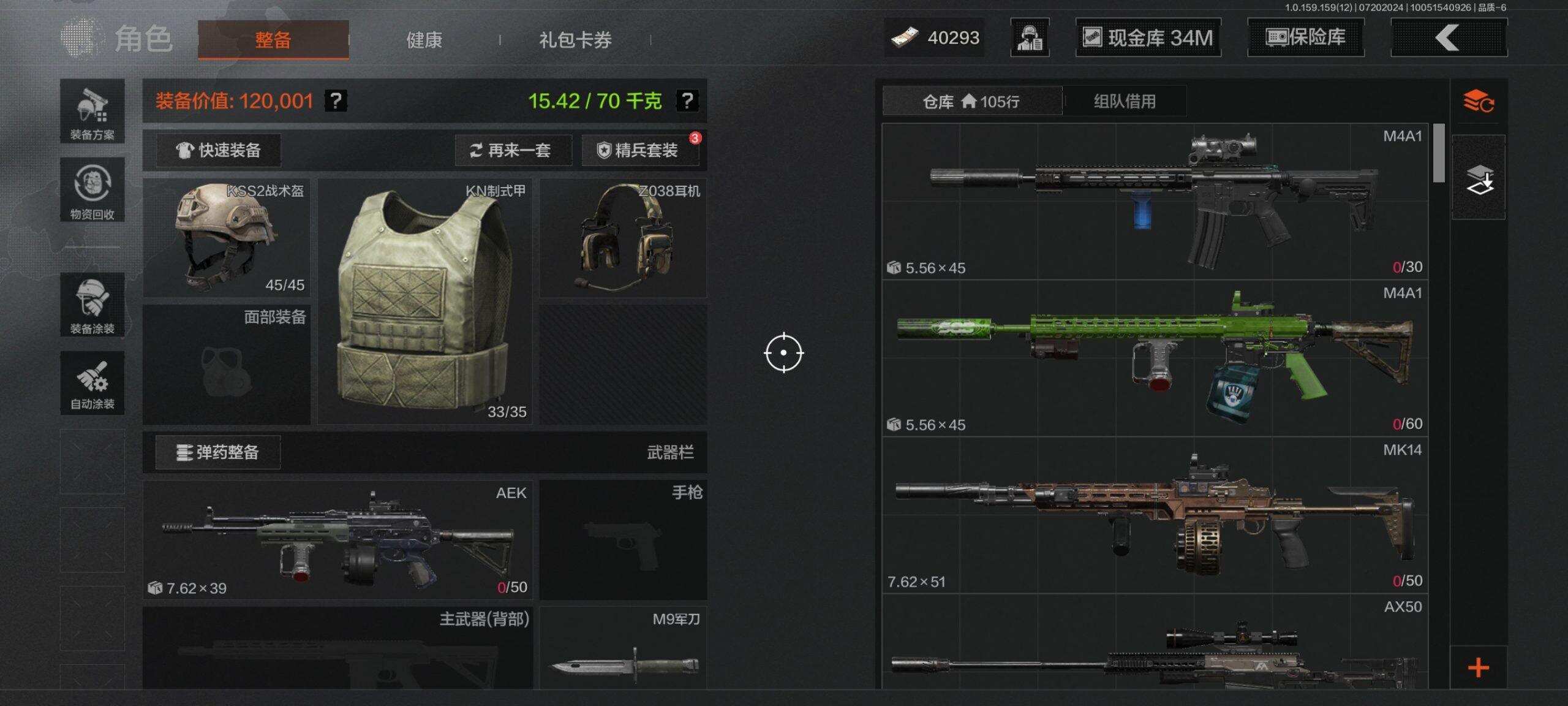This screenshot has width=1568, height=706.
Task: Open the 保险库 safe box
Action: click(1305, 38)
